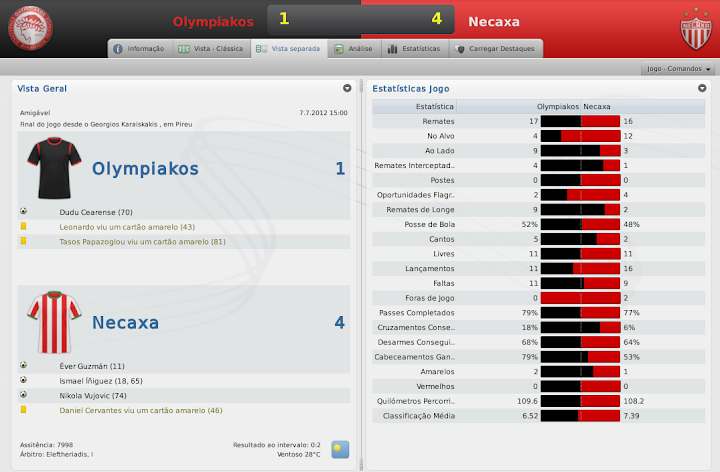
Task: Open the Análise tab
Action: tap(353, 48)
